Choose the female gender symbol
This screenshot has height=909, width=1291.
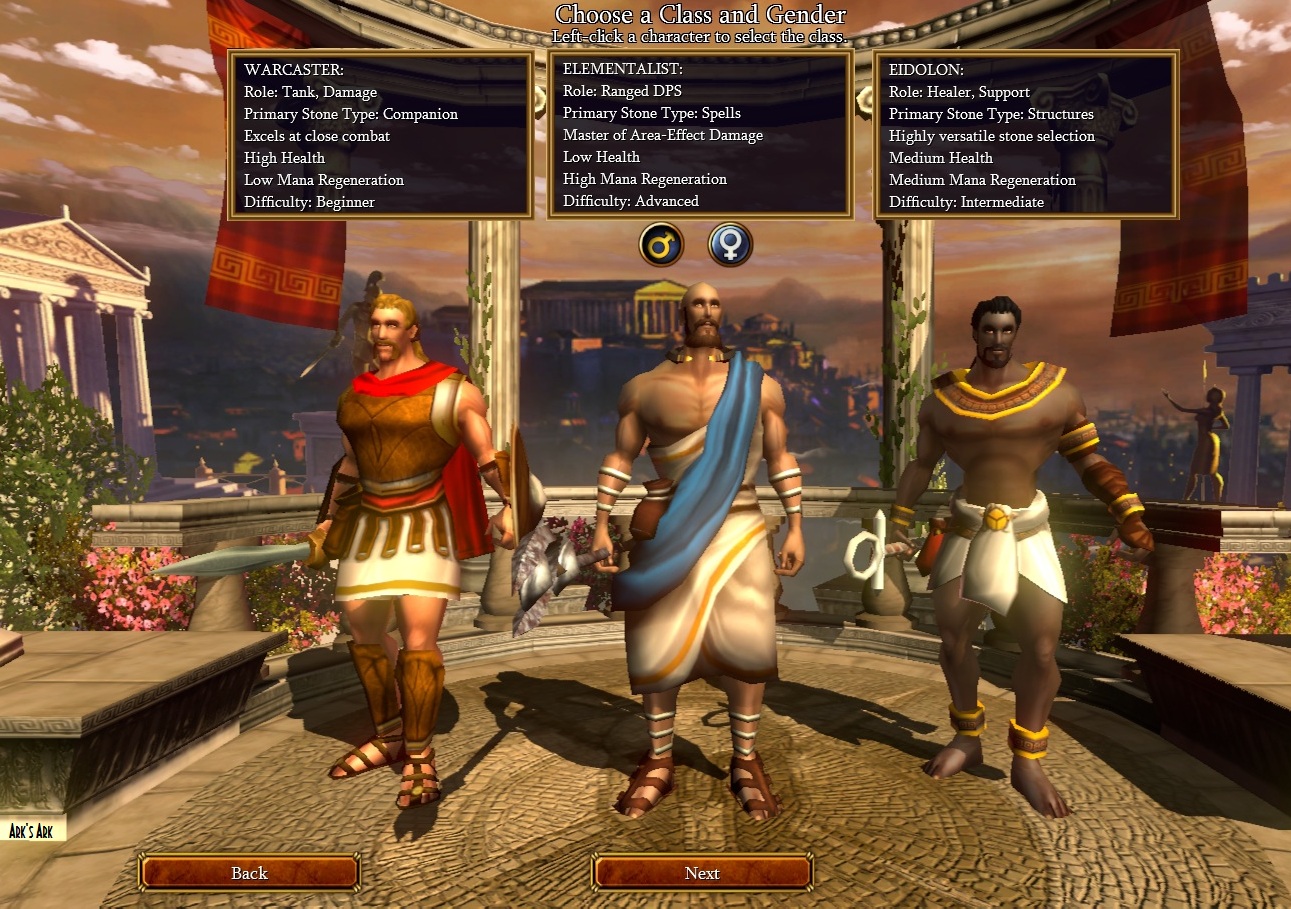coord(730,244)
